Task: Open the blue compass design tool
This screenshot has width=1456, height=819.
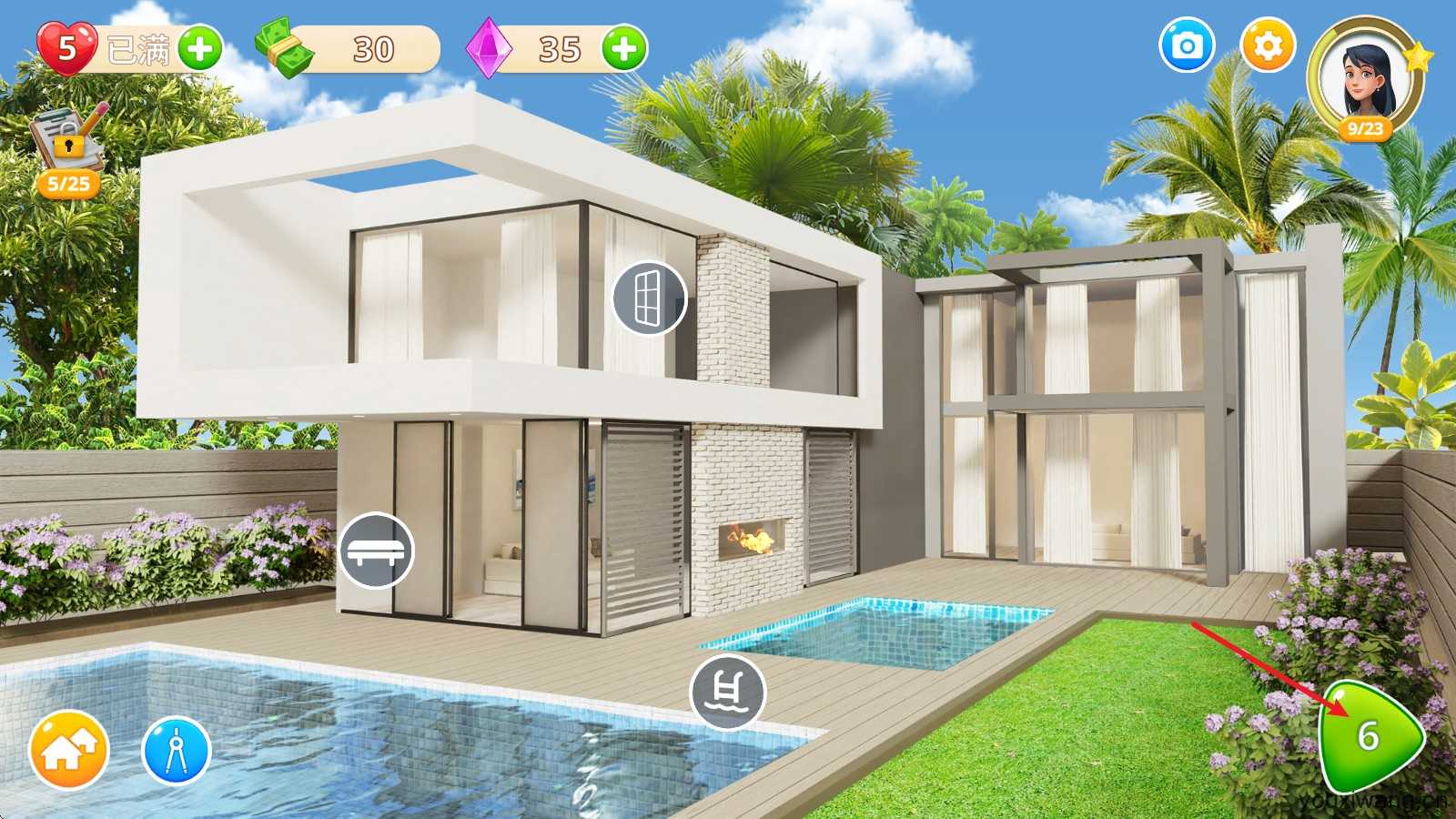Action: (x=177, y=751)
